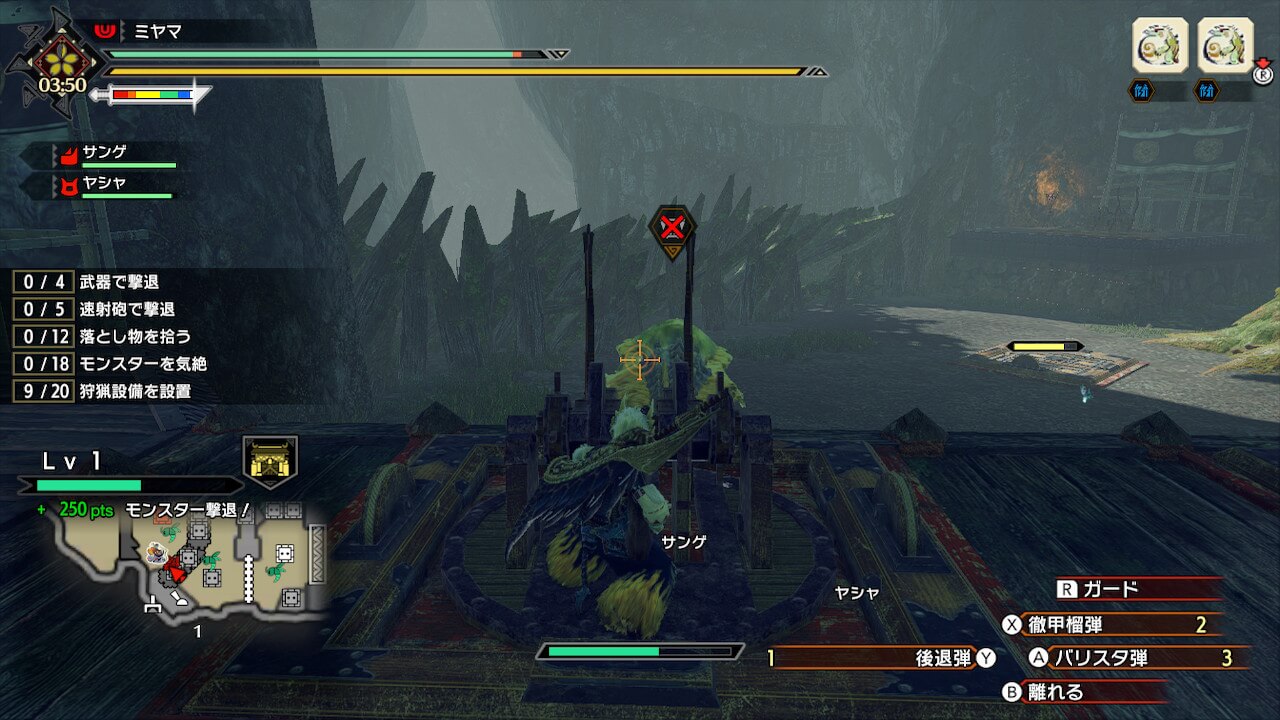Screen dimensions: 1280x720
Task: Click the red X target marker
Action: (x=672, y=229)
